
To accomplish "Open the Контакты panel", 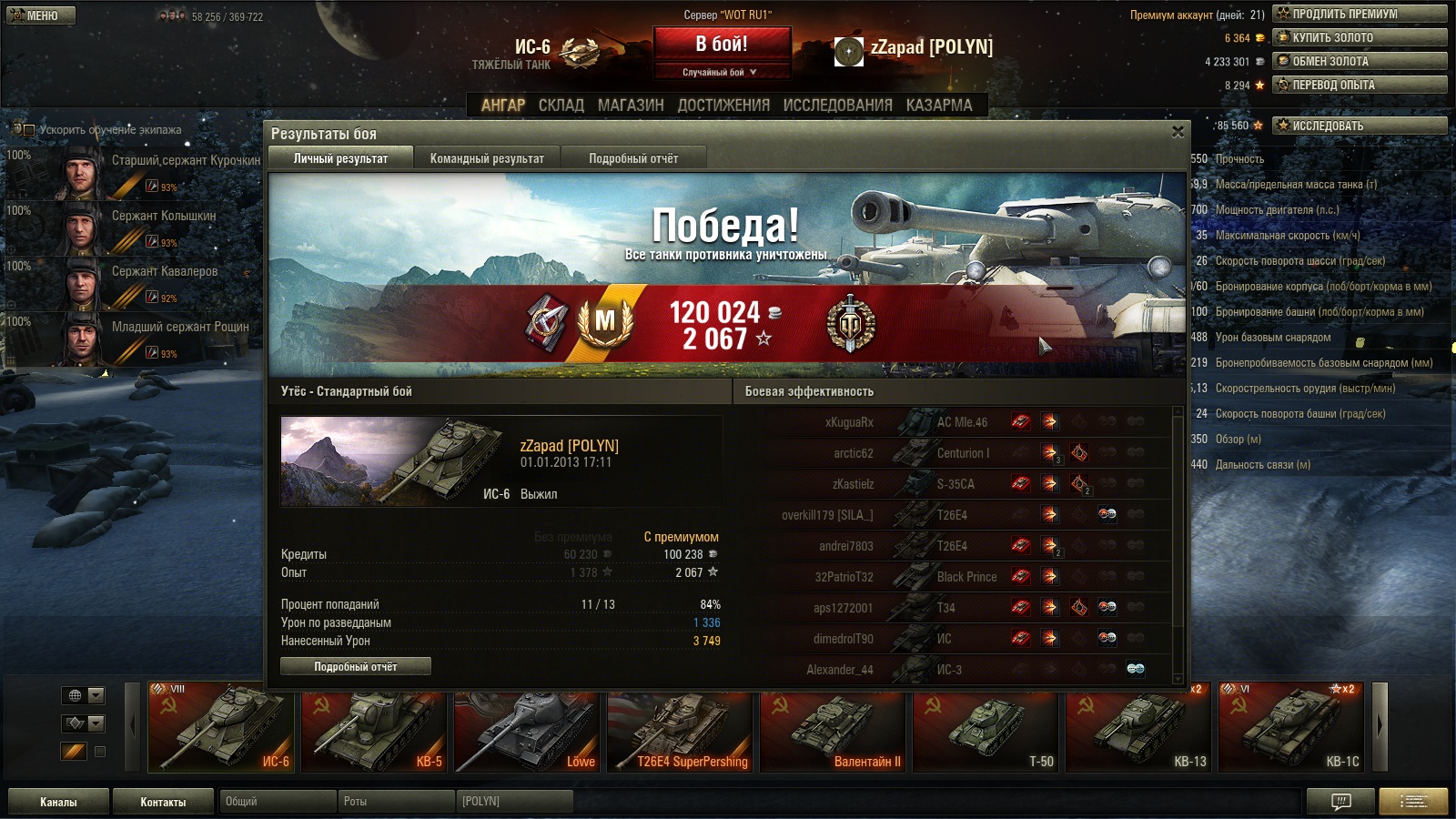I will (163, 802).
